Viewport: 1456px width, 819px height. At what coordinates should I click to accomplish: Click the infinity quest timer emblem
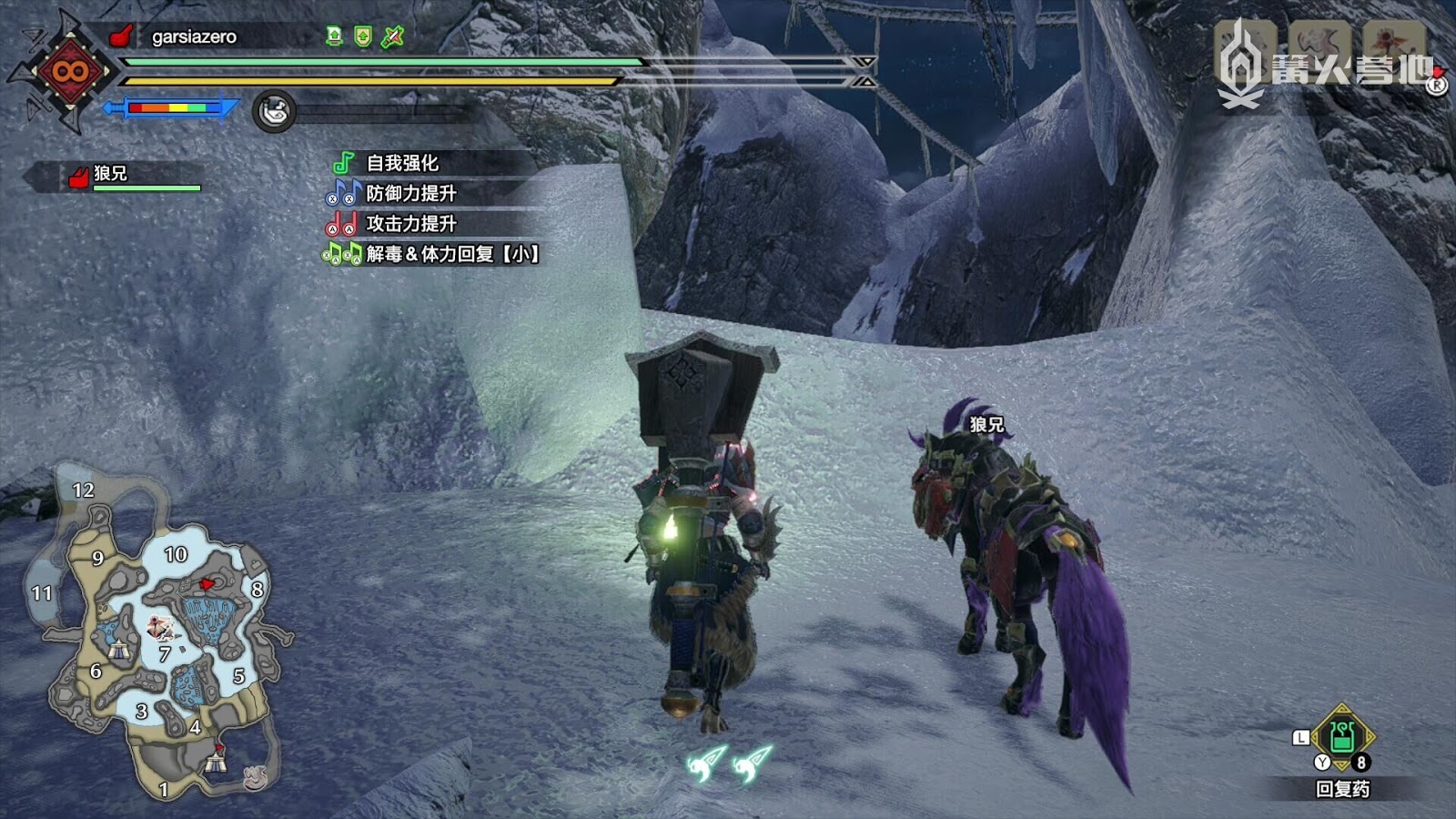[68, 71]
